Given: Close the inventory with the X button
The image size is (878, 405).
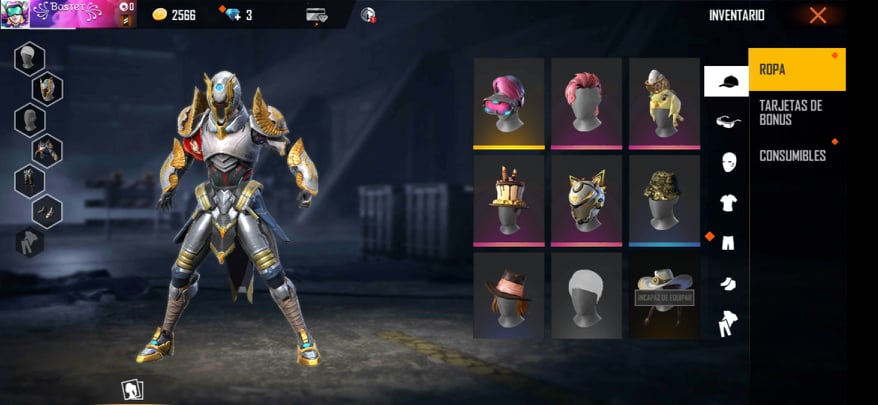Looking at the screenshot, I should [x=818, y=15].
